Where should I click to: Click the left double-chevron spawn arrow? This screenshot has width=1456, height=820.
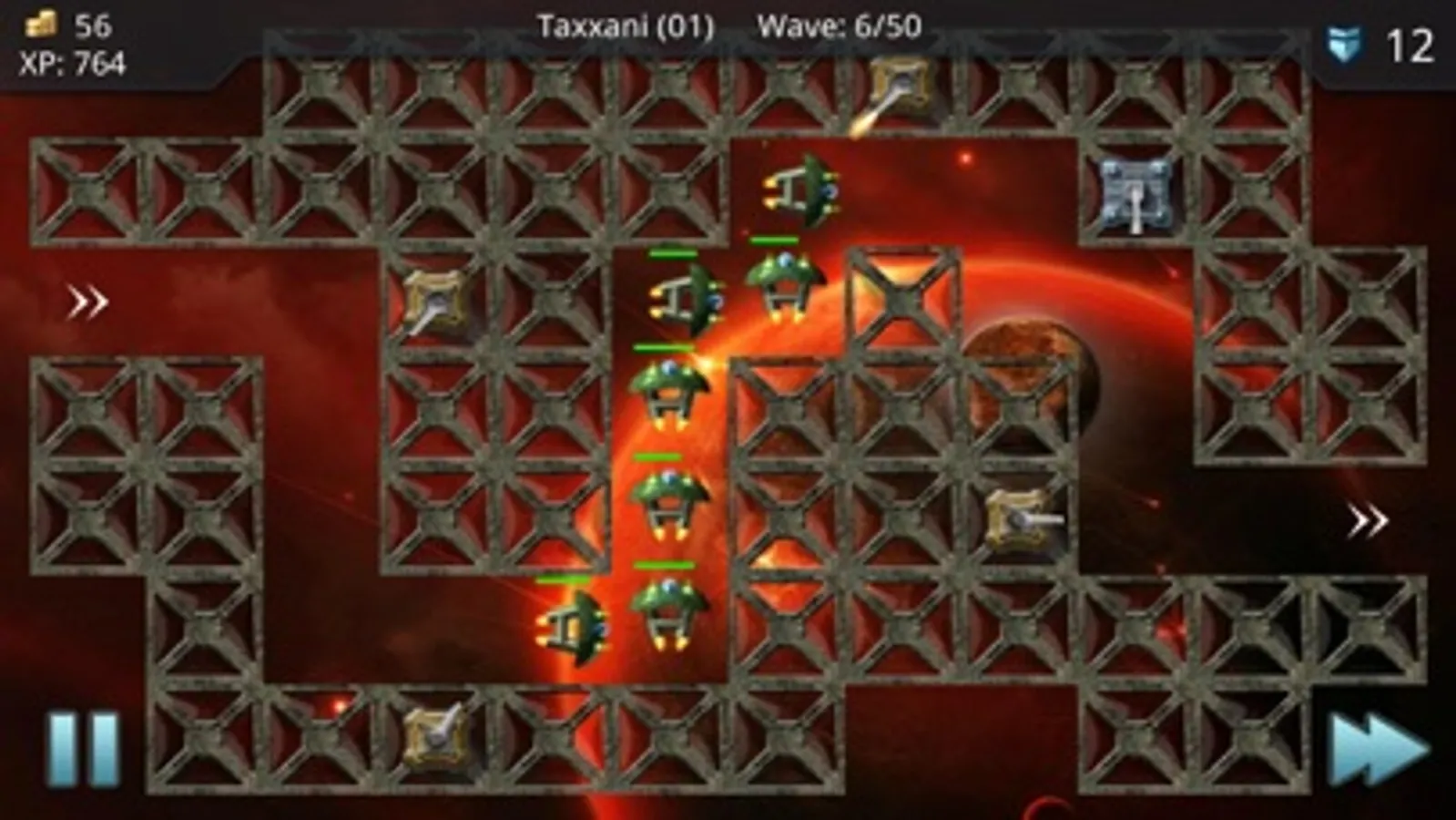click(x=88, y=301)
